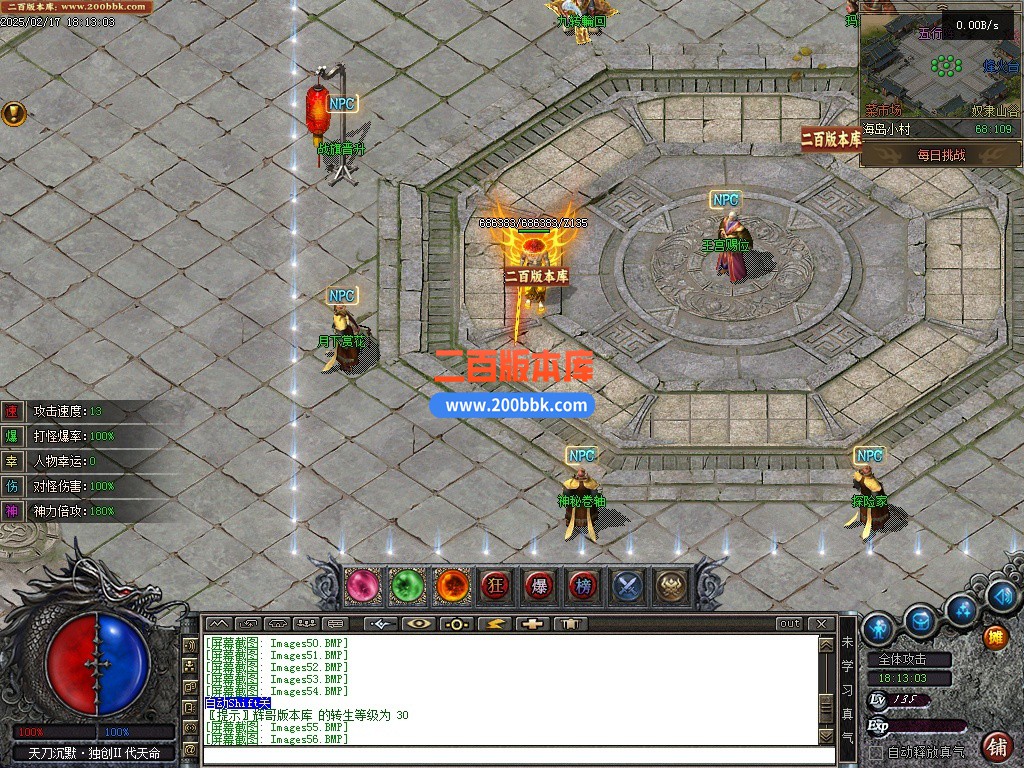Screen dimensions: 1024x768
Task: Select the orange fire orb icon
Action: (x=452, y=586)
